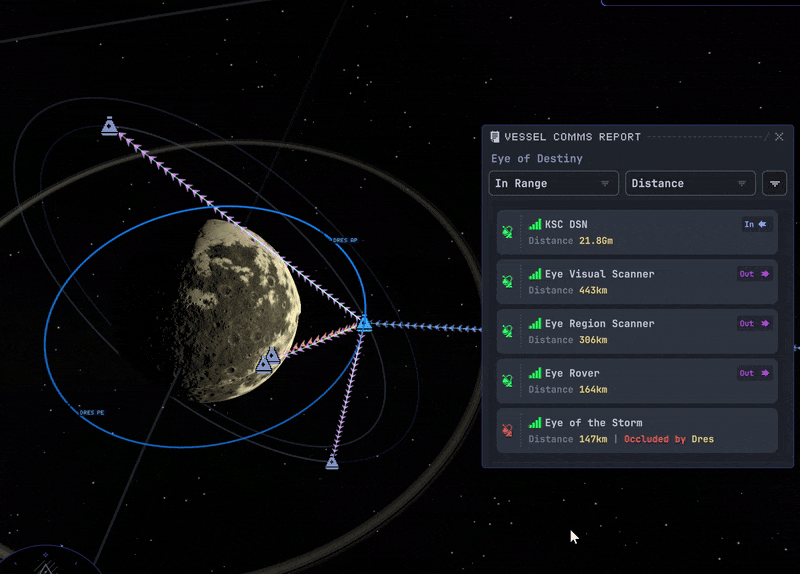800x574 pixels.
Task: Select the Eye Rover connection row
Action: [x=637, y=381]
